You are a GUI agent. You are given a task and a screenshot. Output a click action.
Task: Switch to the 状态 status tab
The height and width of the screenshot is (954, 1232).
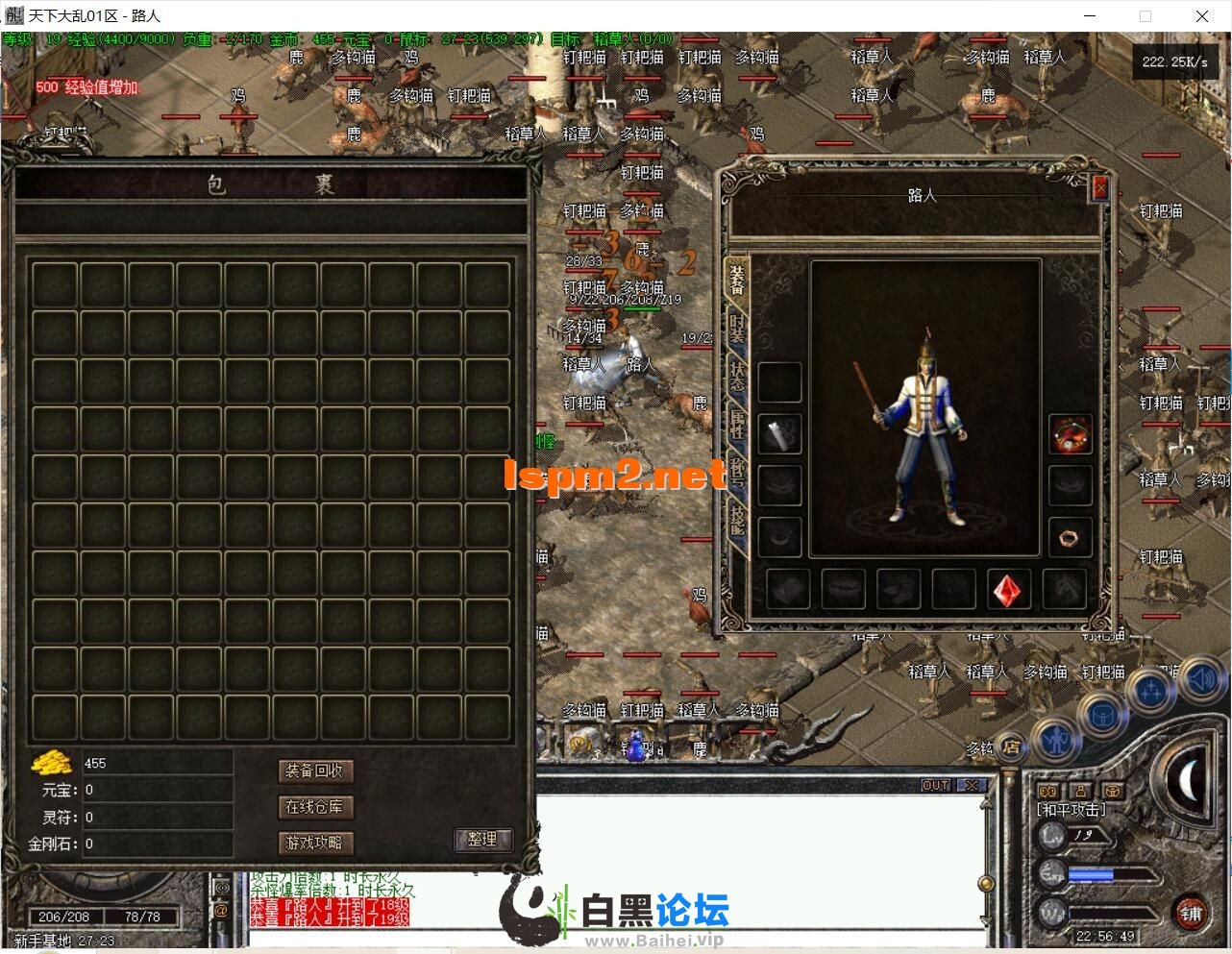(737, 375)
